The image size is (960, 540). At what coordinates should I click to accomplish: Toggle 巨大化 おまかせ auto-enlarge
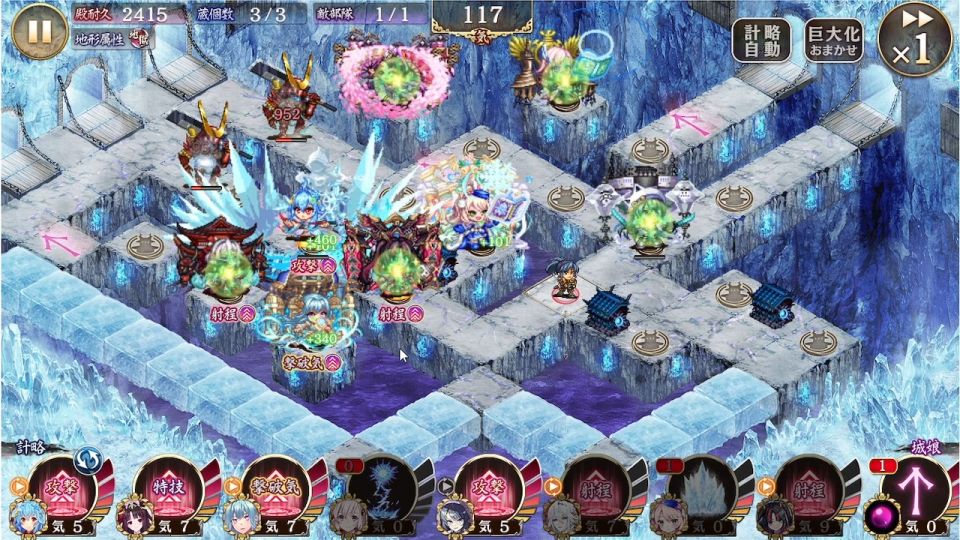point(835,40)
